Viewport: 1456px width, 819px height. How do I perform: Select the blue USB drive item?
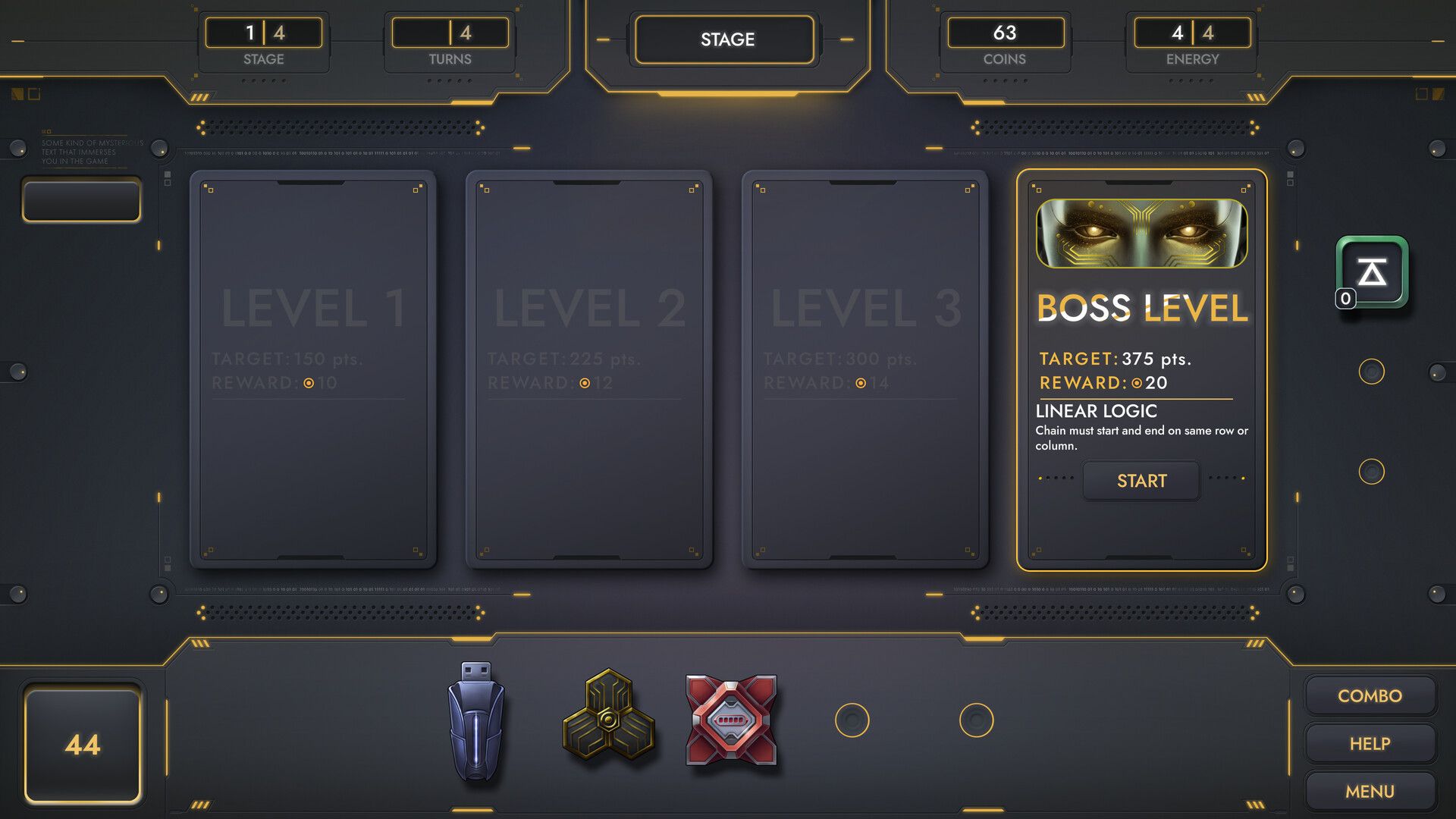tap(475, 721)
